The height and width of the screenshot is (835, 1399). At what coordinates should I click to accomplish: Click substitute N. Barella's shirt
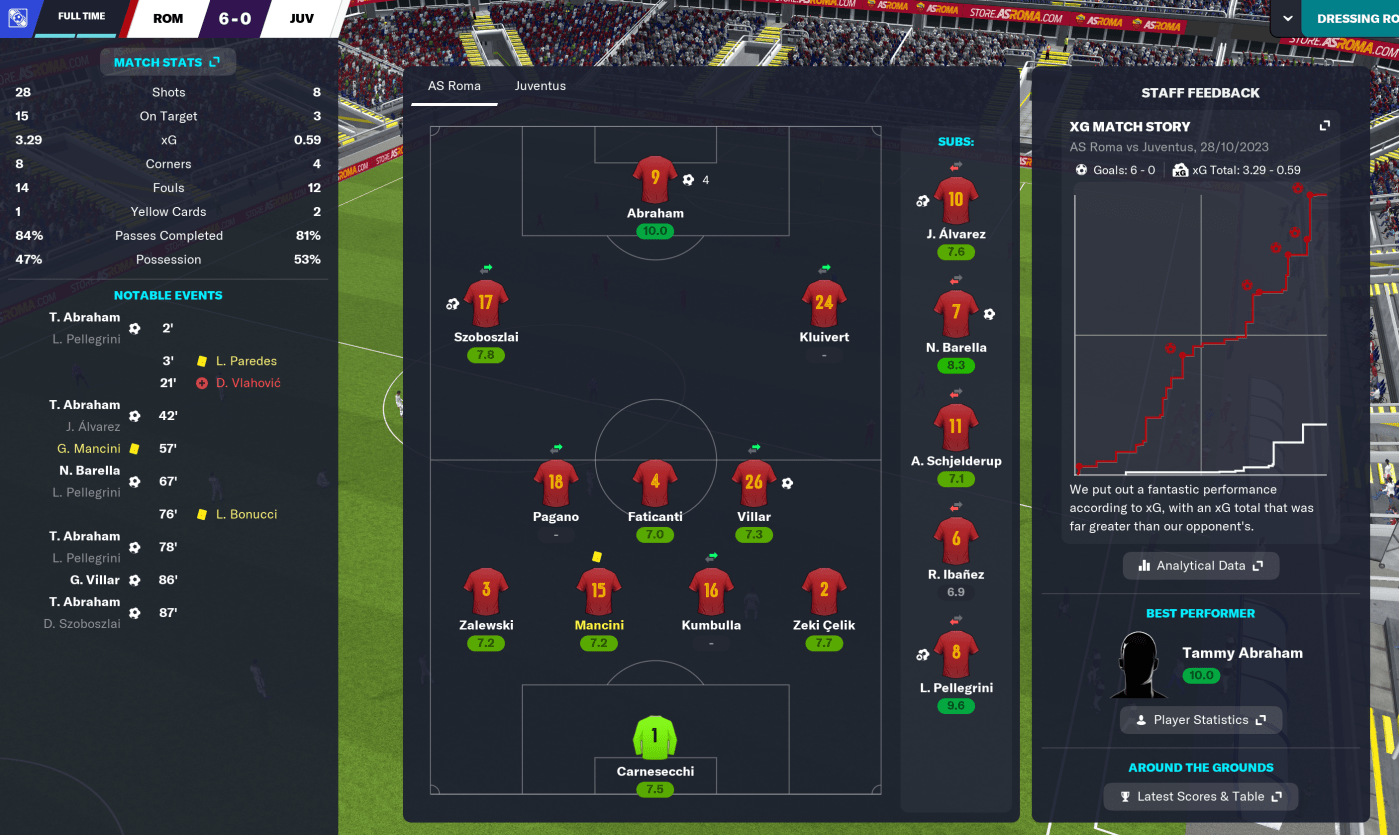[955, 314]
